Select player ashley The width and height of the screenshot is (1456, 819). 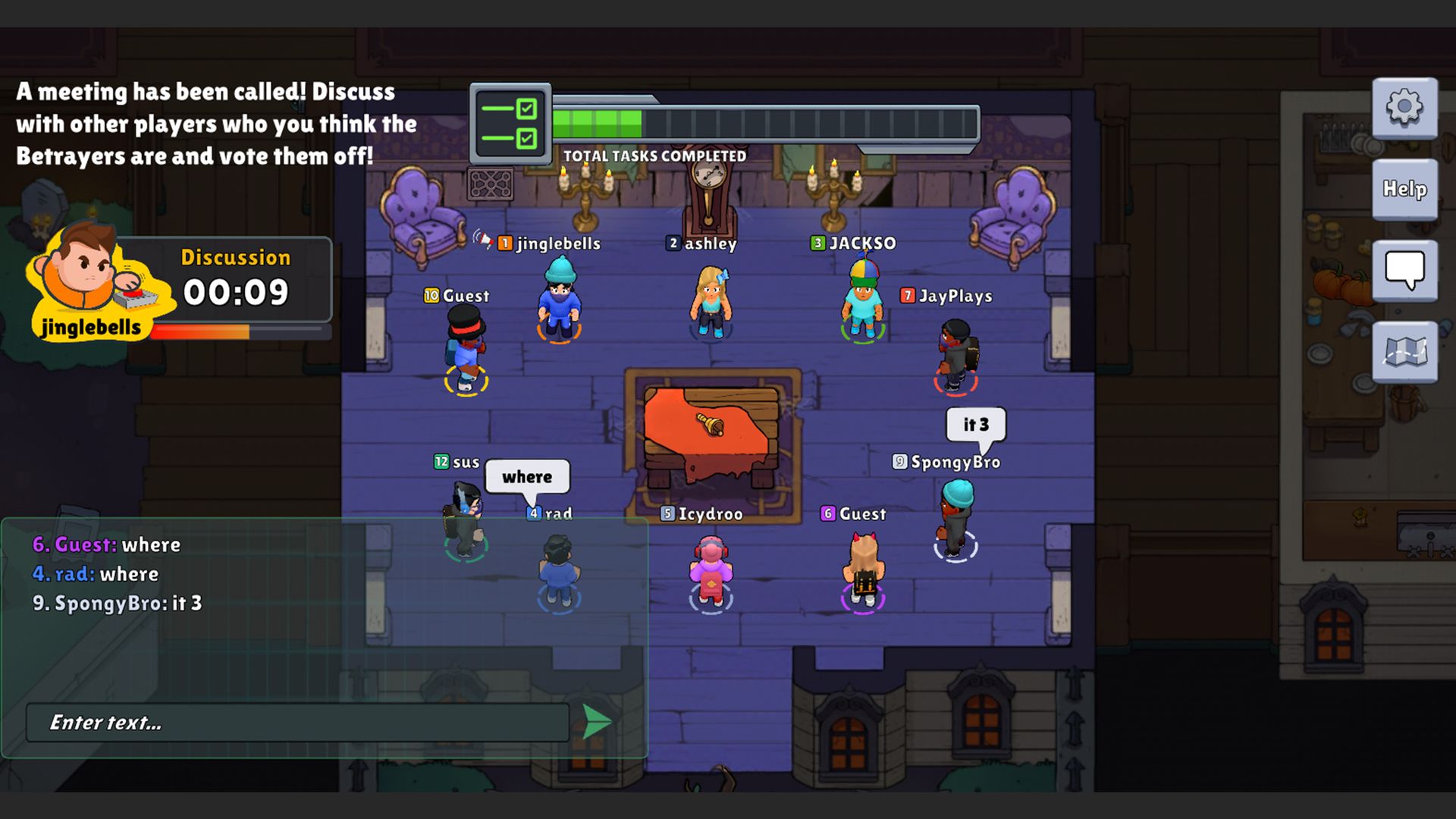point(709,303)
